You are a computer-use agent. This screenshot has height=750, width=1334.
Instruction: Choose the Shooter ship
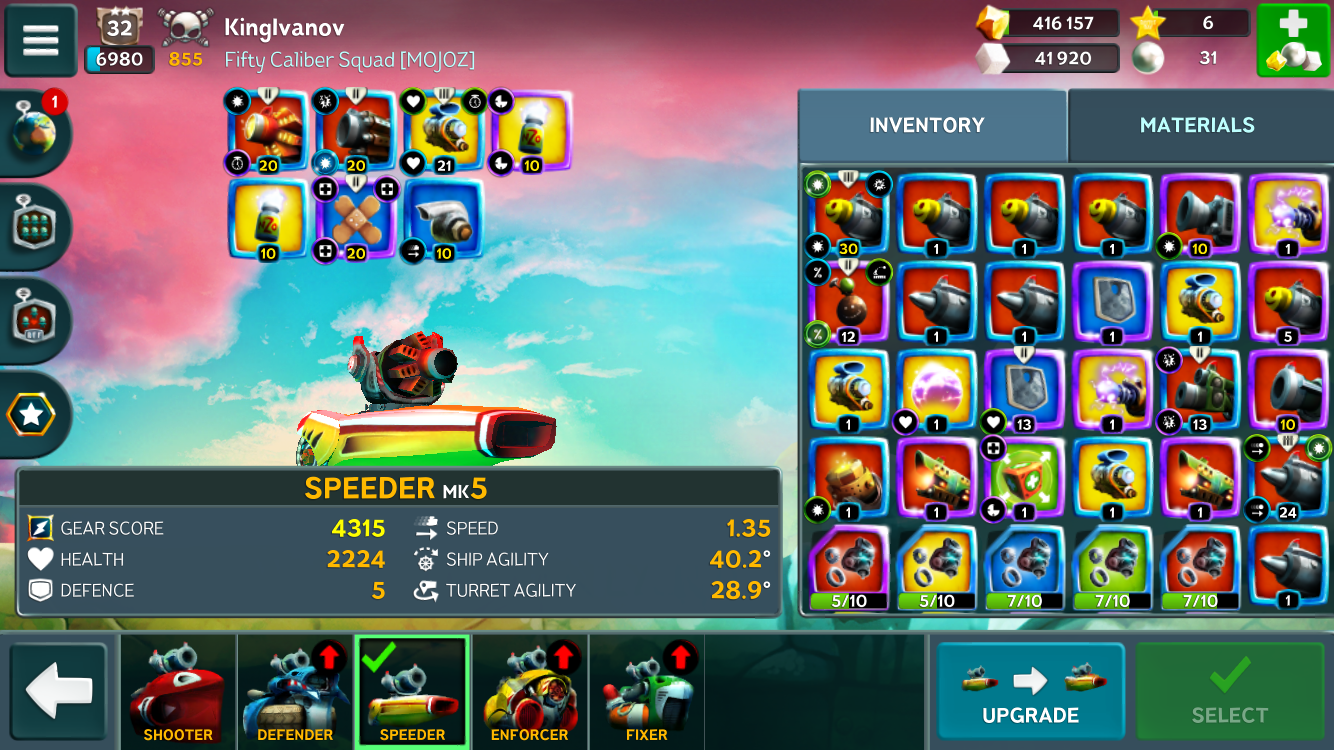point(178,692)
